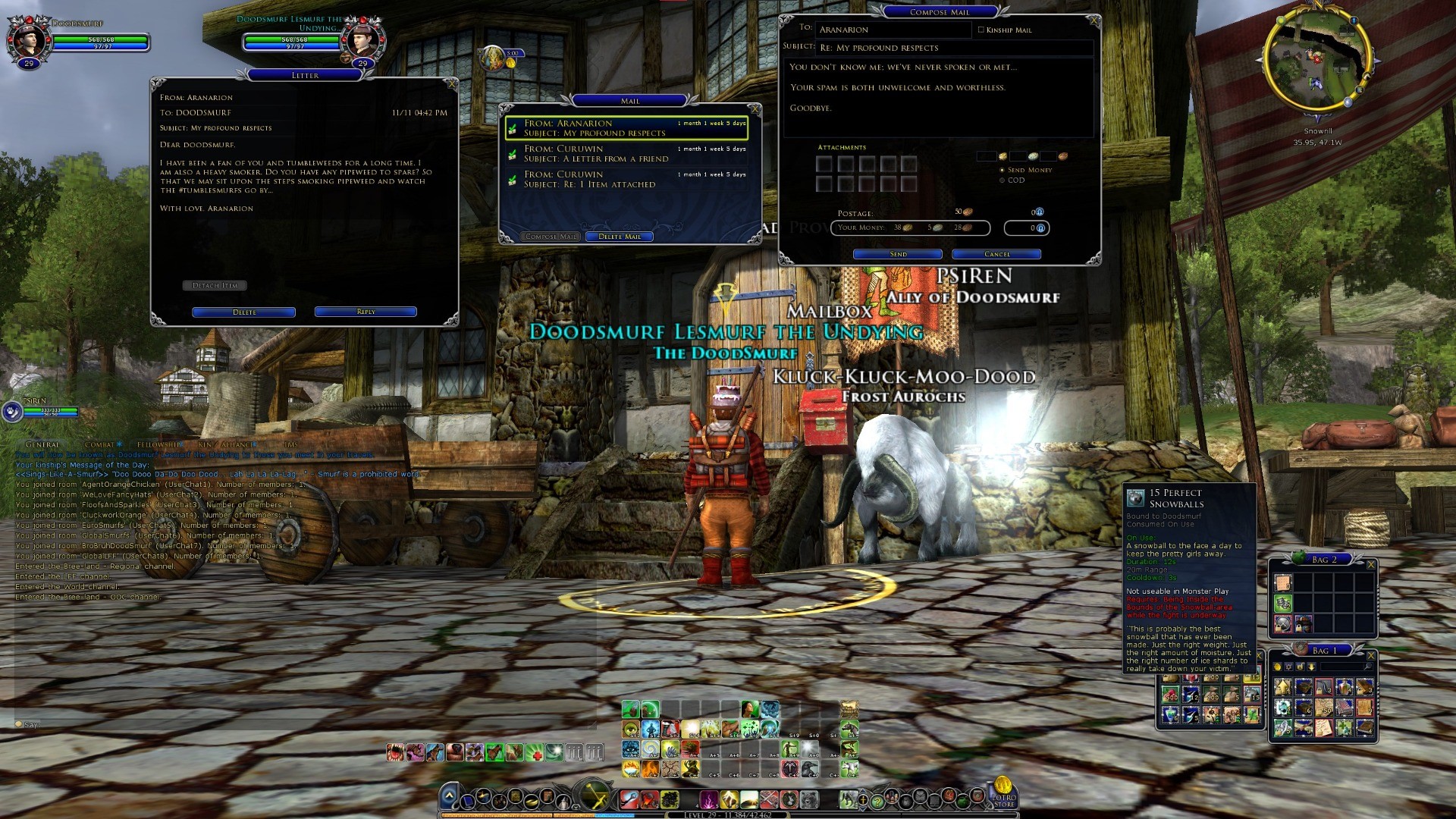
Task: Close the Compose Mail window
Action: (x=1093, y=20)
